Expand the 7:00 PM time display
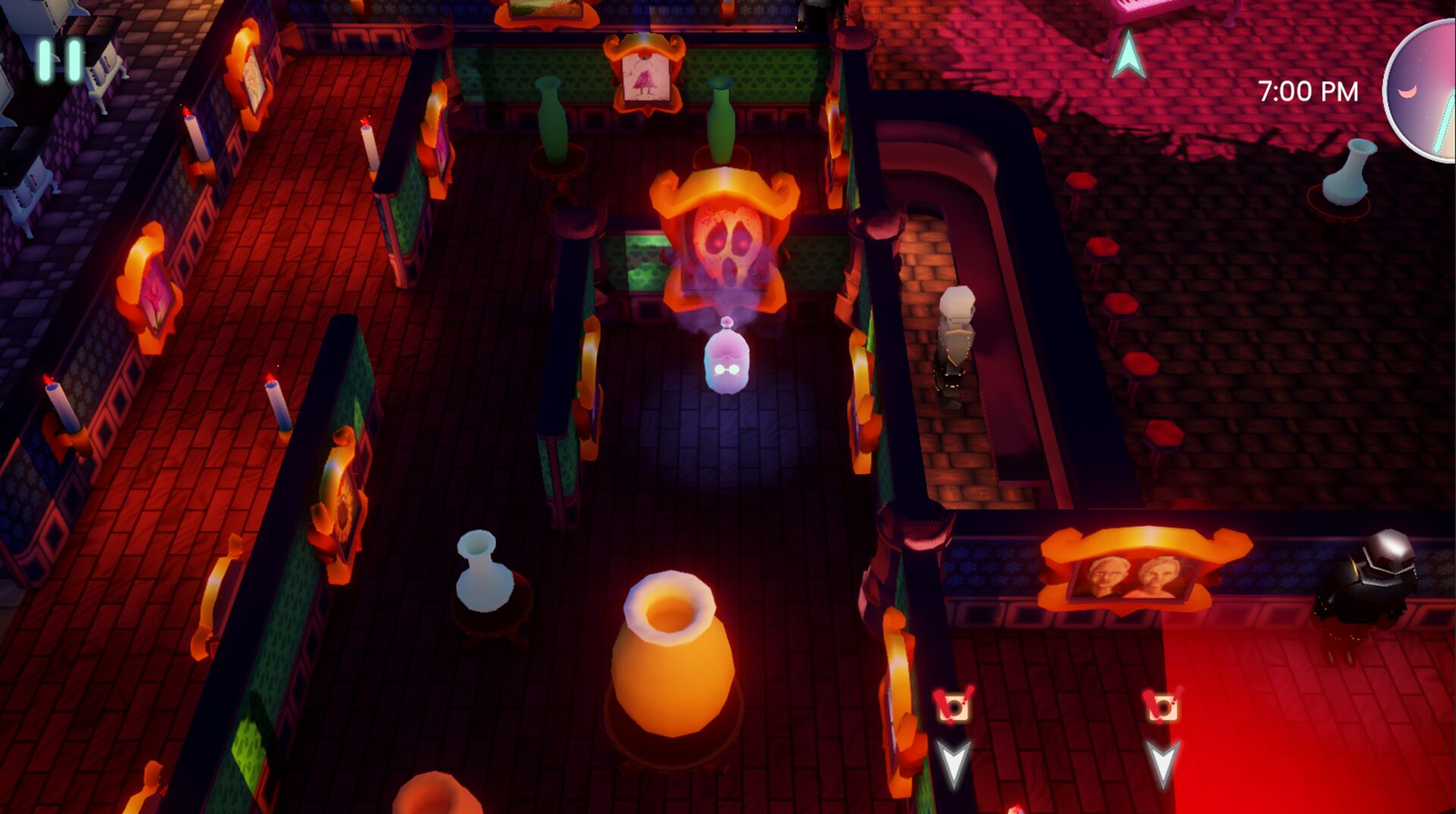Viewport: 1456px width, 814px height. [1308, 91]
